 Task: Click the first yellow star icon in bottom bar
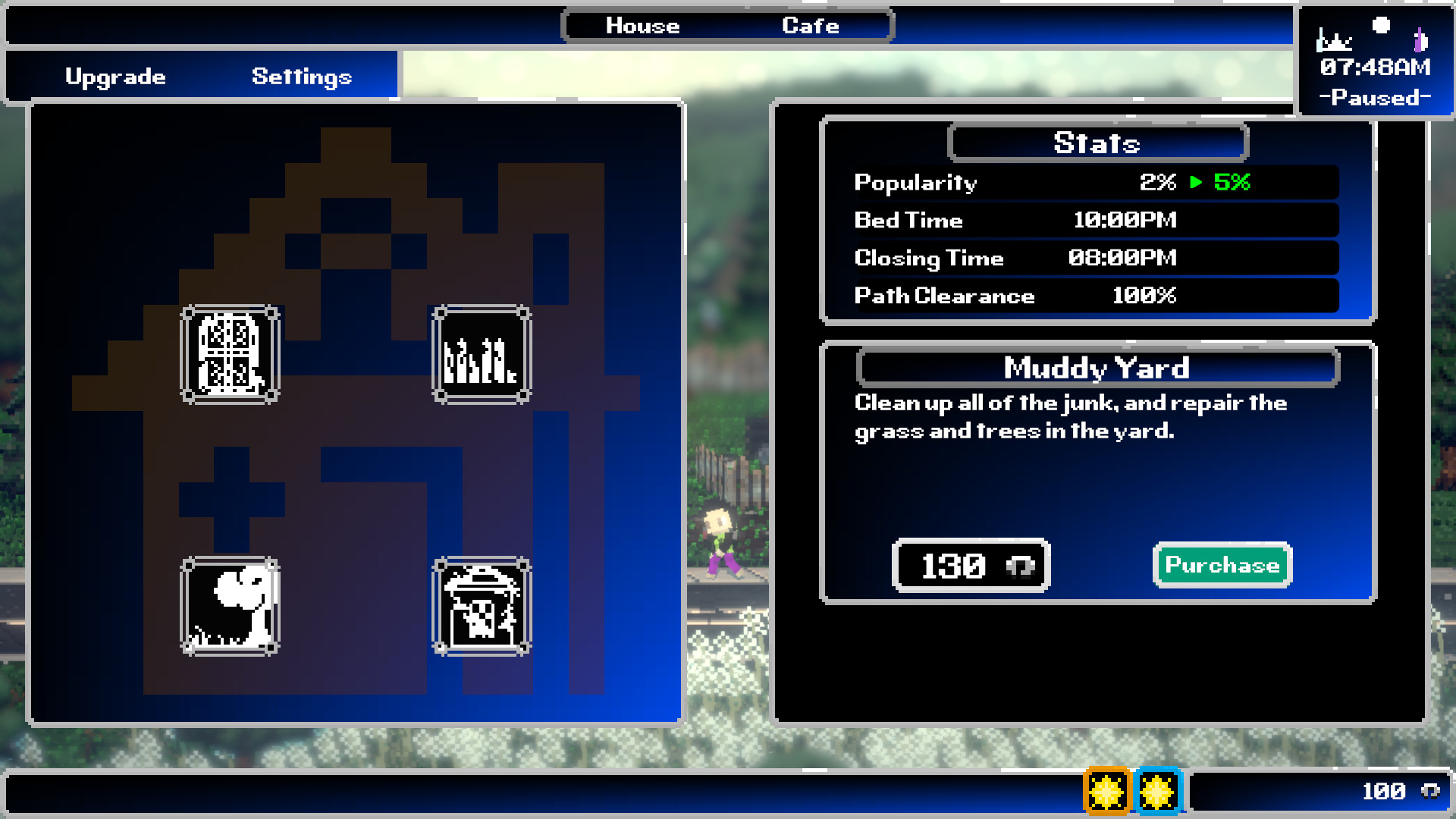[x=1108, y=789]
